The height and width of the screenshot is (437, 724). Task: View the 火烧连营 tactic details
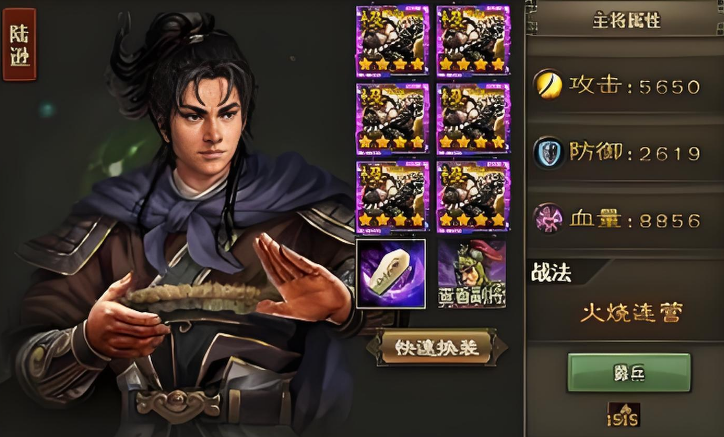pos(631,313)
